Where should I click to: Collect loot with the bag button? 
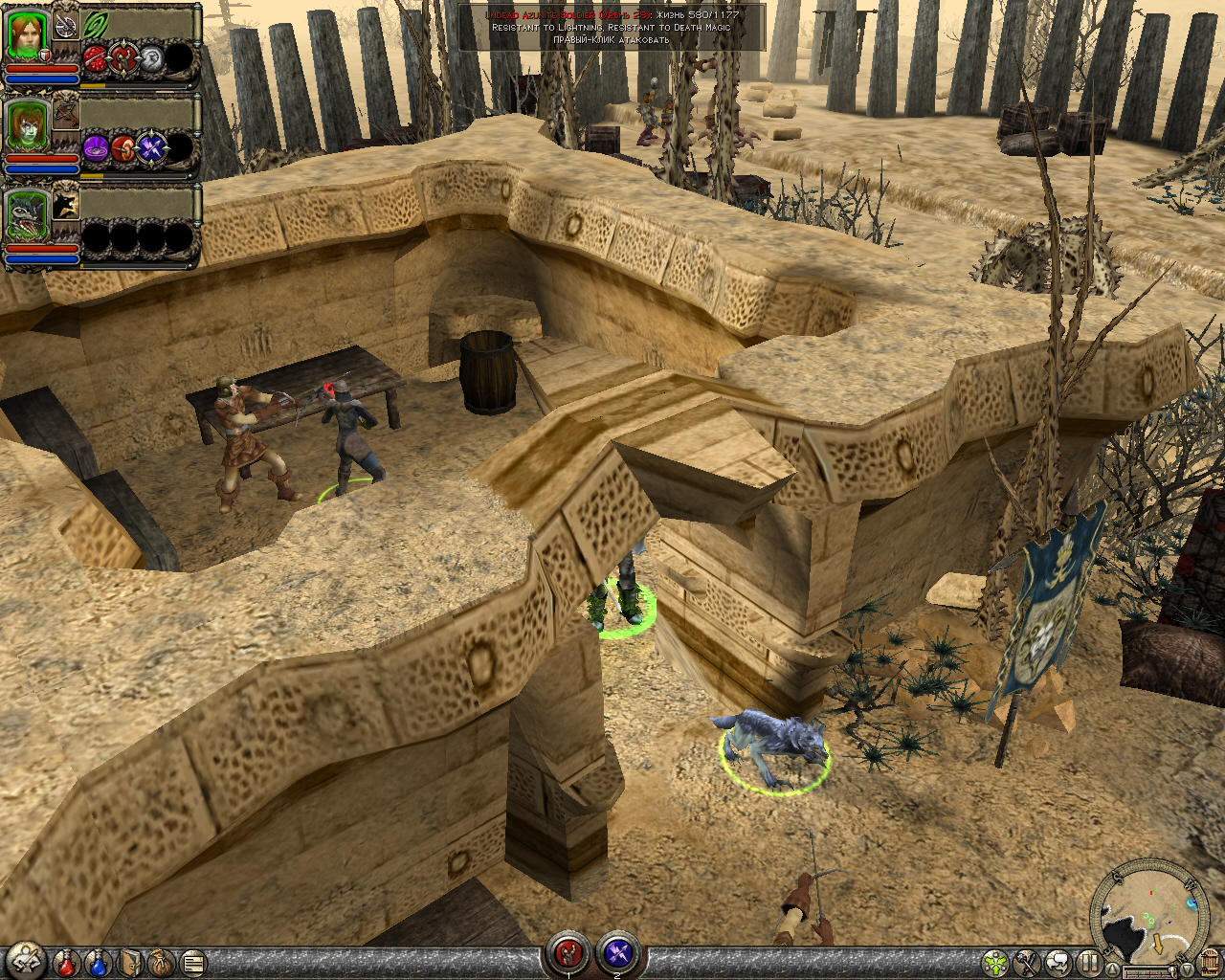(x=162, y=962)
